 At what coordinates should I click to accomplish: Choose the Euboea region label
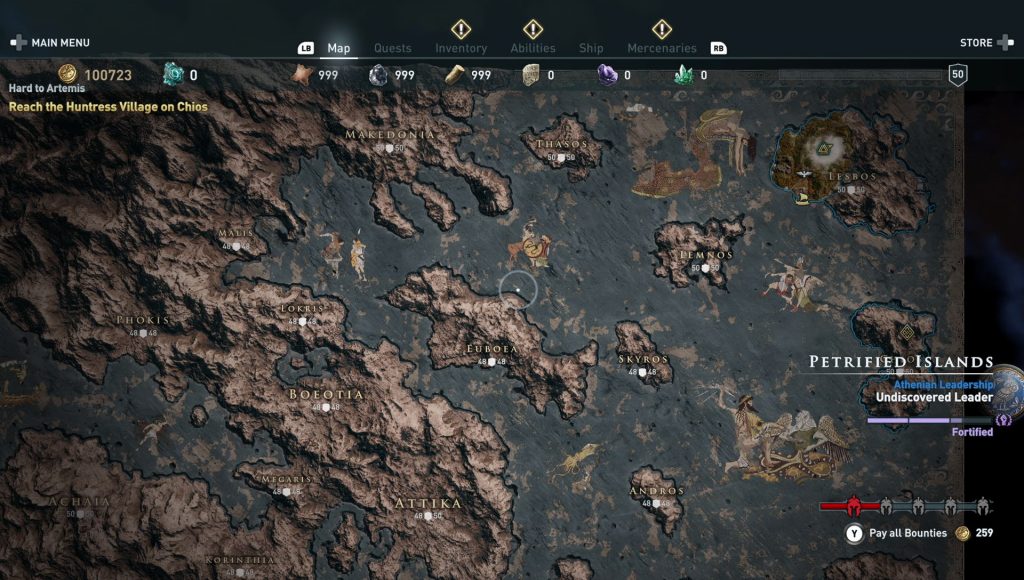(492, 349)
